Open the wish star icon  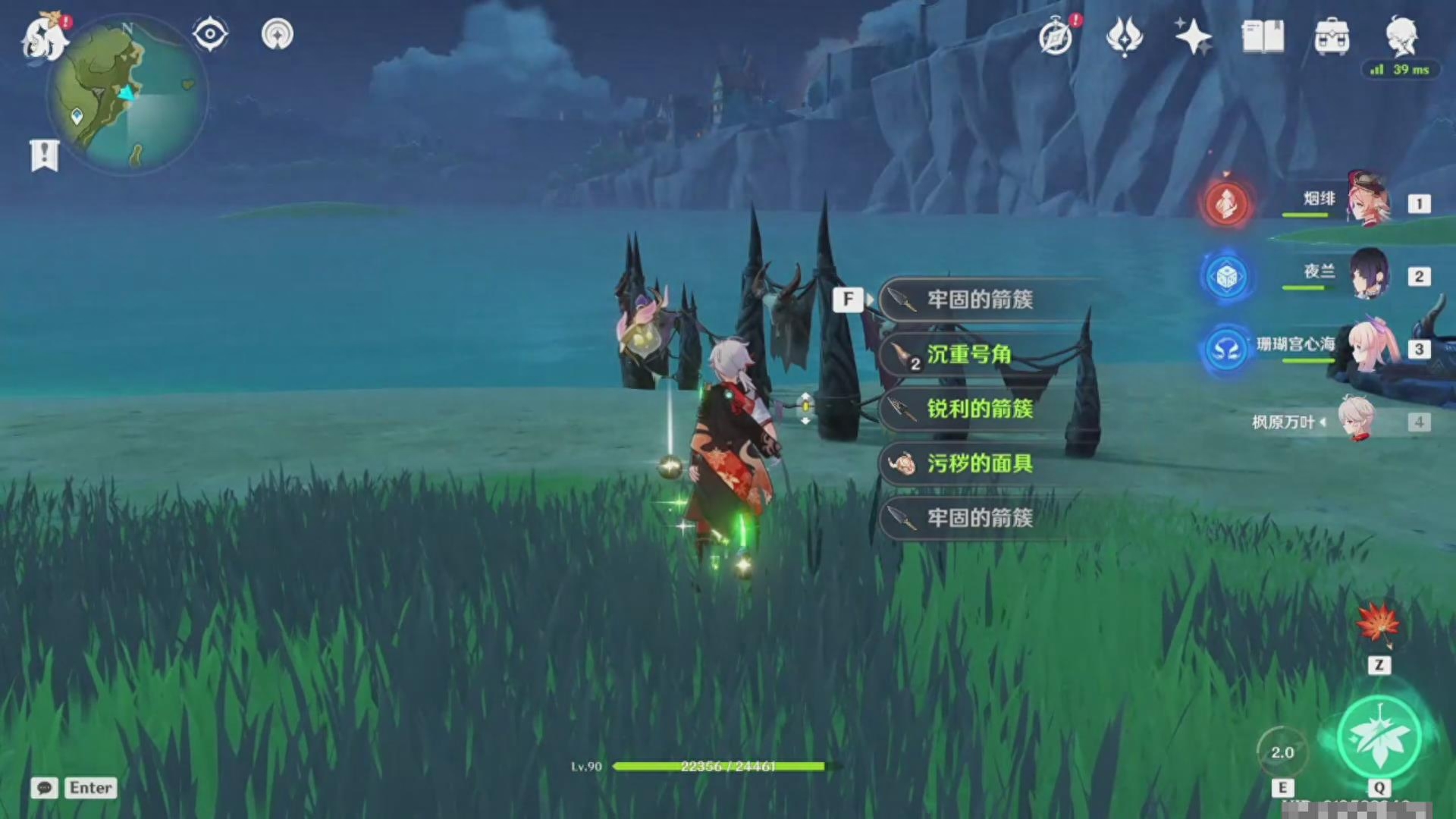1192,36
